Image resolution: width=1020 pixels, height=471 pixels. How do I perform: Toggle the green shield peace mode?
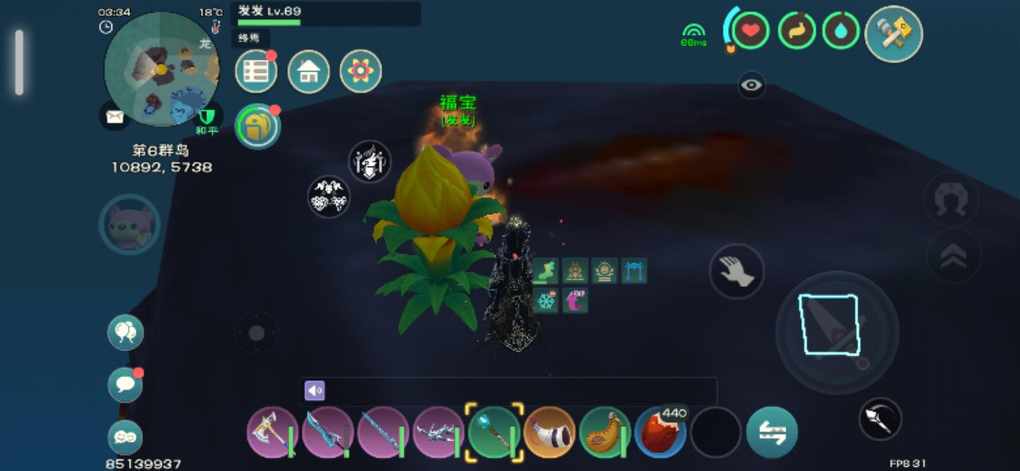[x=208, y=117]
